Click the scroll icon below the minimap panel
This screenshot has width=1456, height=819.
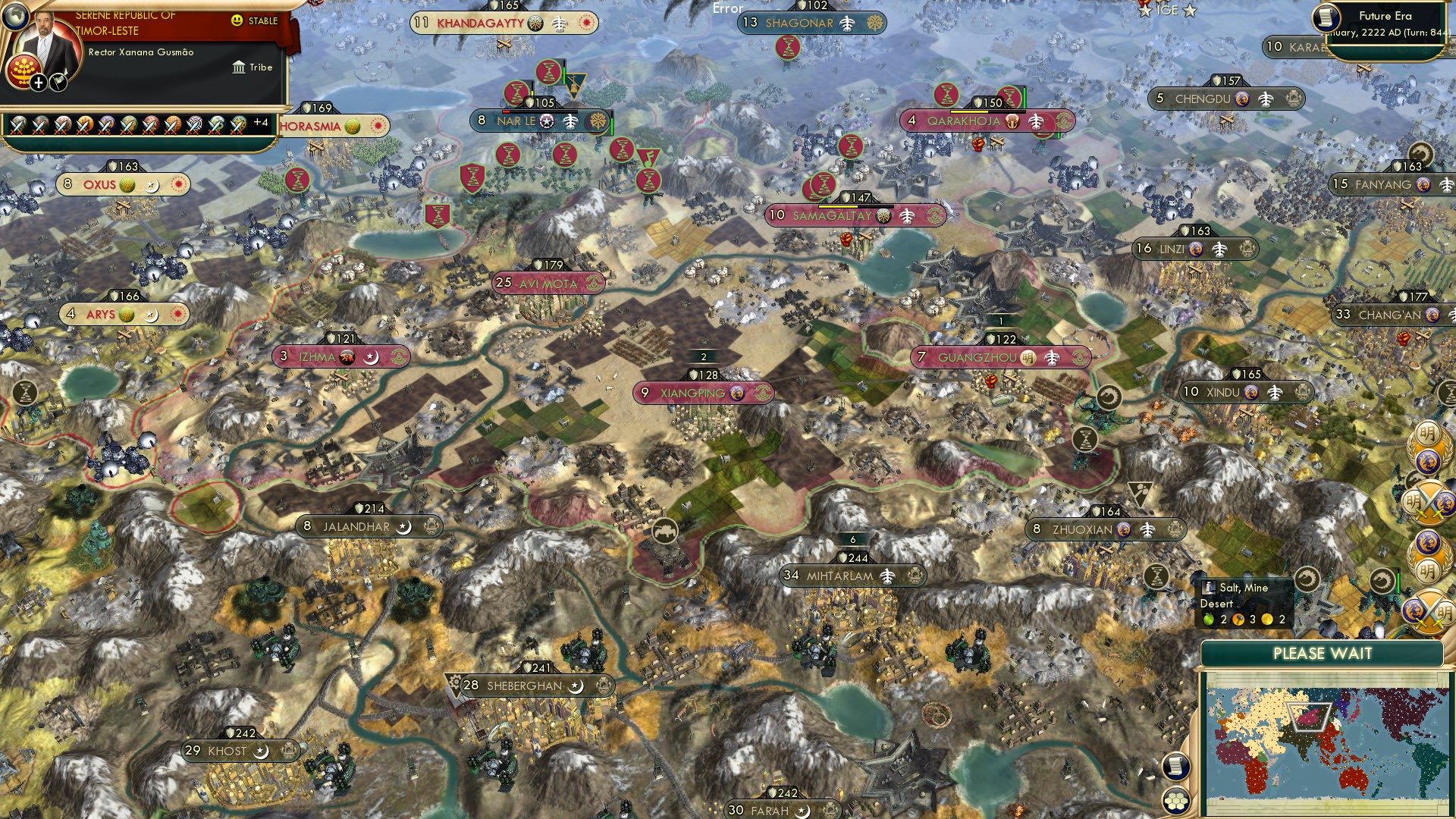point(1174,764)
